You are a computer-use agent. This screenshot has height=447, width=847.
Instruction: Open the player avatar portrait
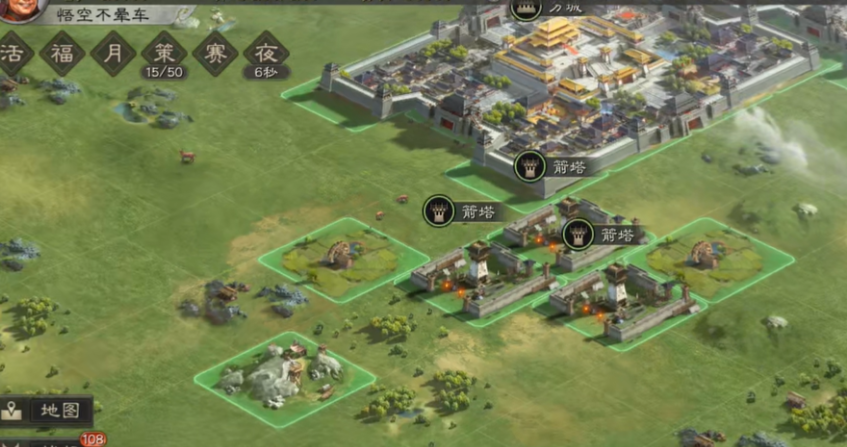pyautogui.click(x=12, y=9)
